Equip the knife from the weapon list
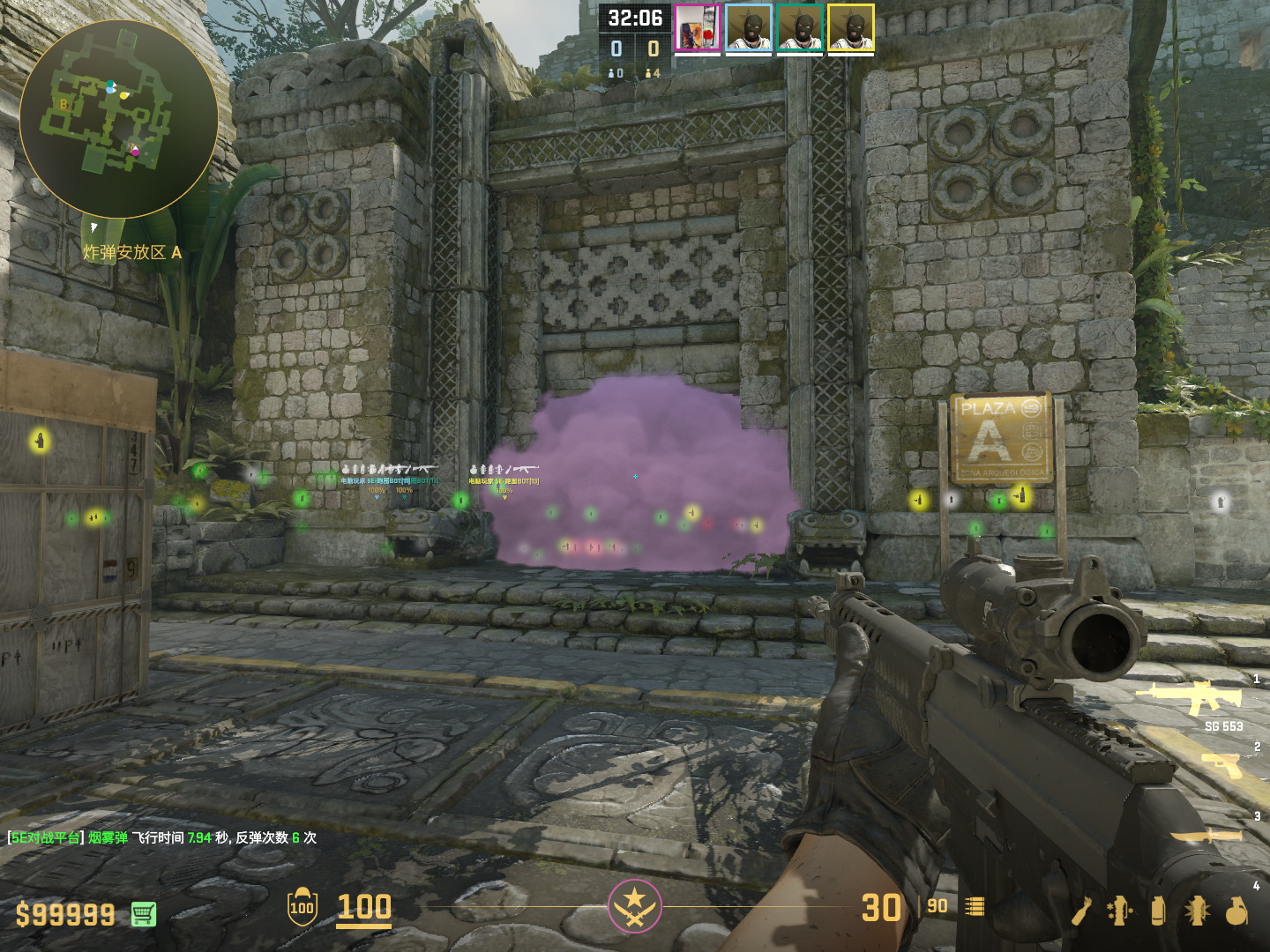 point(1206,835)
